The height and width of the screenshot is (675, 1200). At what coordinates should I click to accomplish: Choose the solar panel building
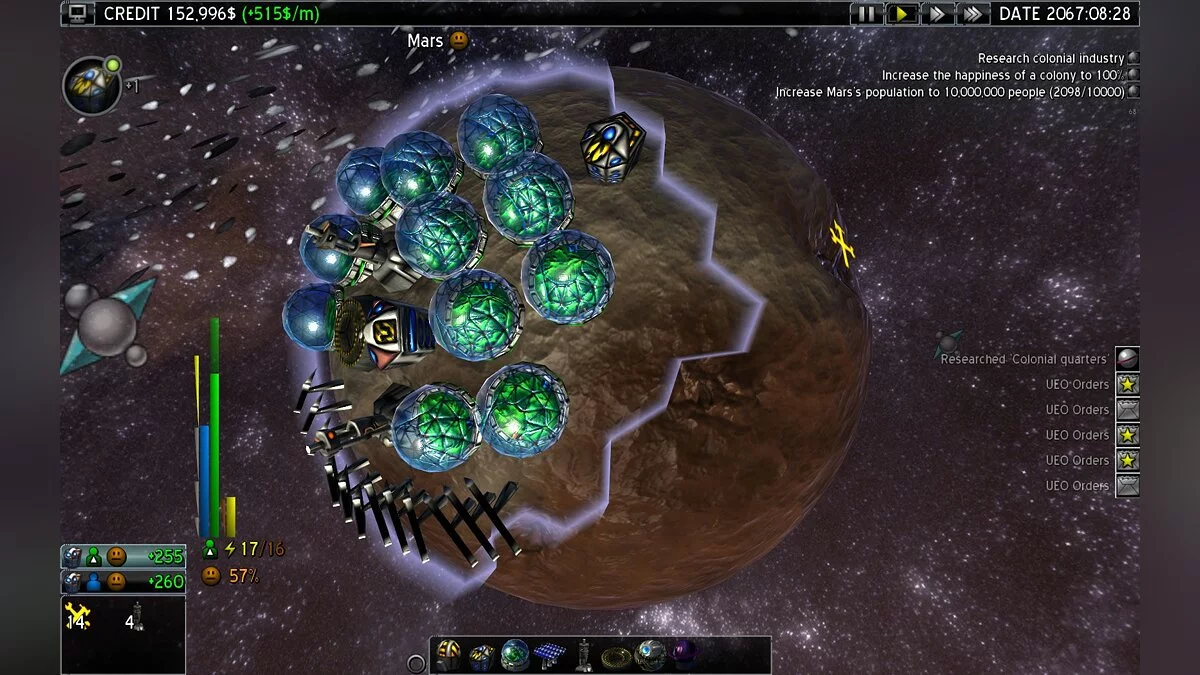549,655
